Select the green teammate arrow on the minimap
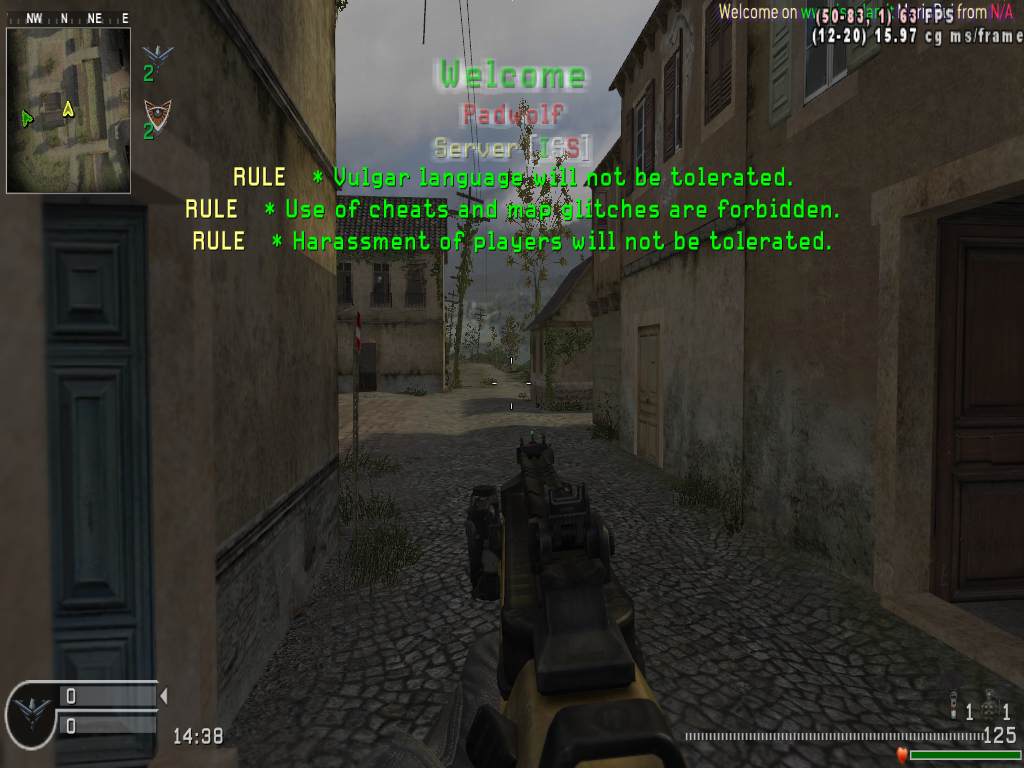The width and height of the screenshot is (1024, 768). click(27, 118)
